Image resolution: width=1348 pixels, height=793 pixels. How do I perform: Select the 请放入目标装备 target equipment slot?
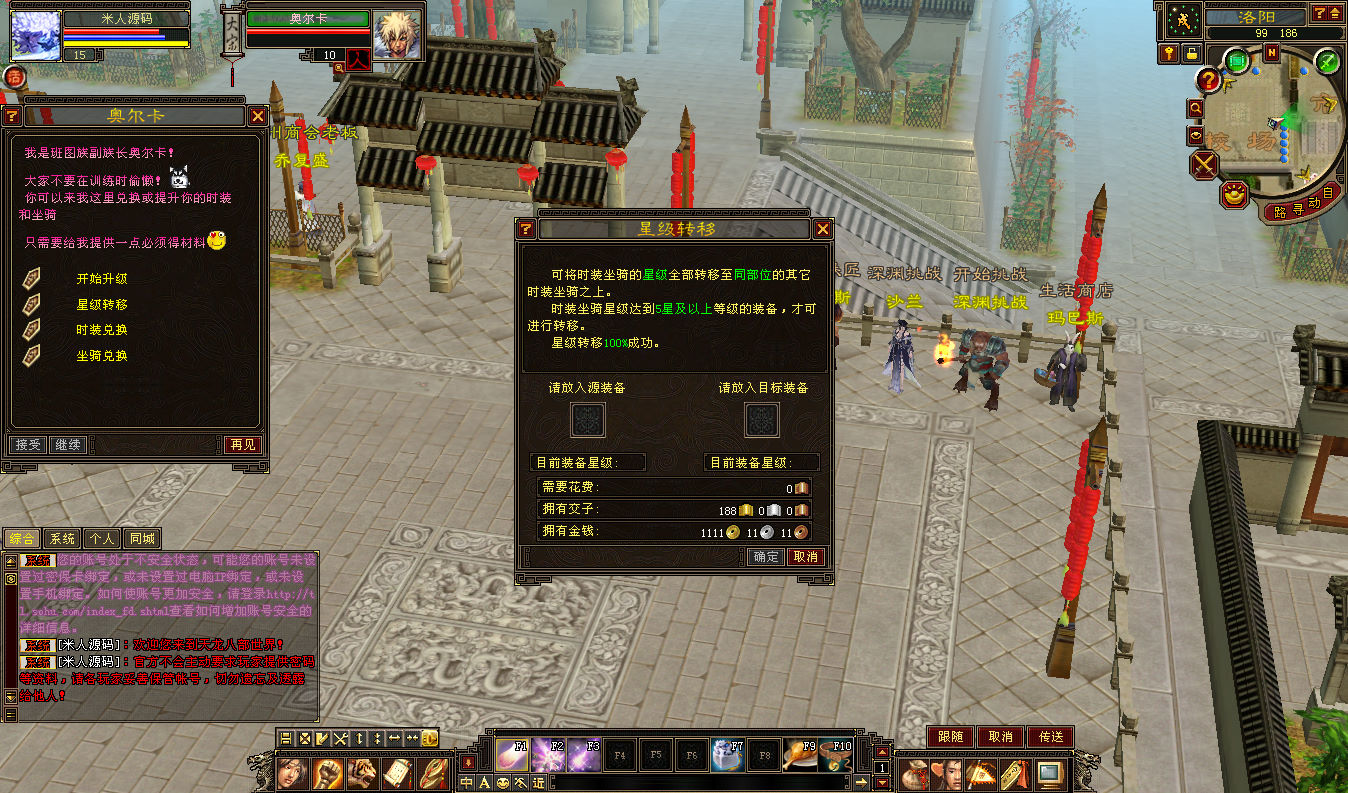762,420
